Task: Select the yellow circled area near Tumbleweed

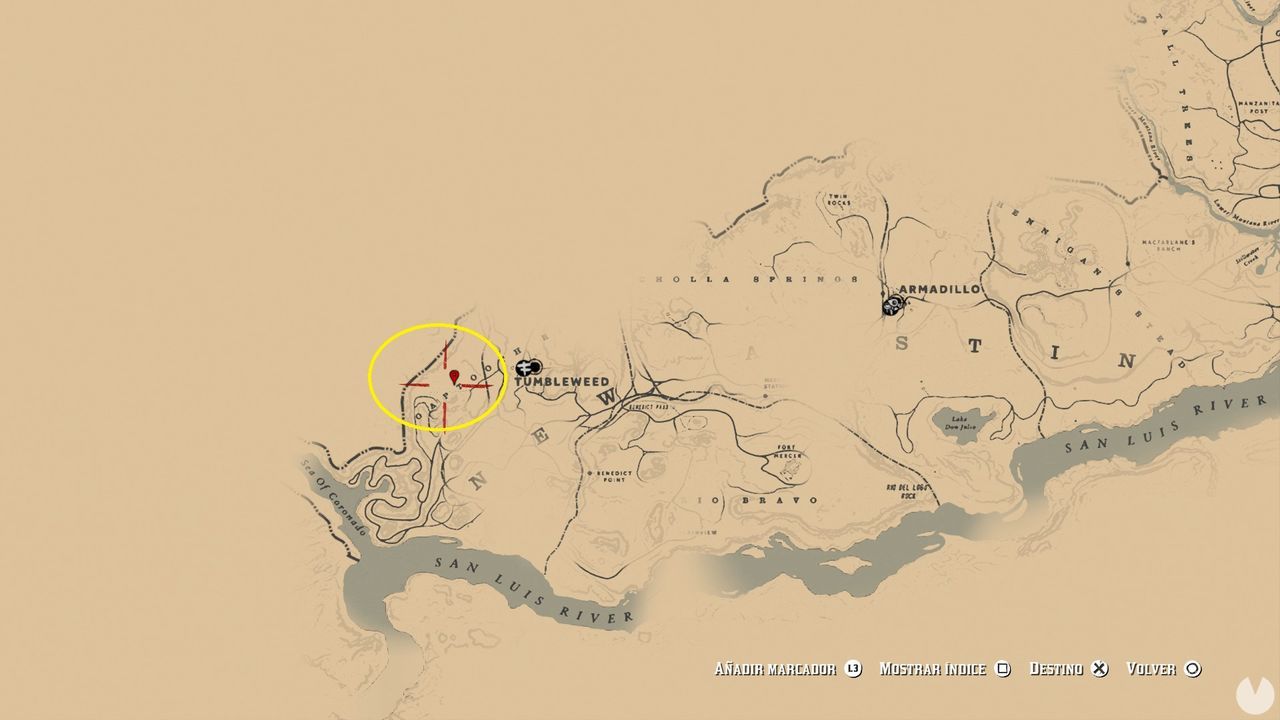Action: 437,378
